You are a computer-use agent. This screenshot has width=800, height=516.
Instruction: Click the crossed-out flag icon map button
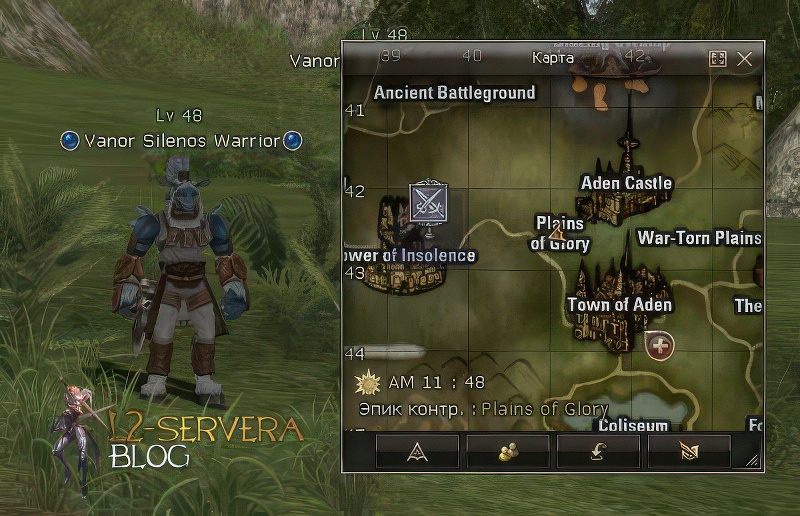(x=689, y=451)
